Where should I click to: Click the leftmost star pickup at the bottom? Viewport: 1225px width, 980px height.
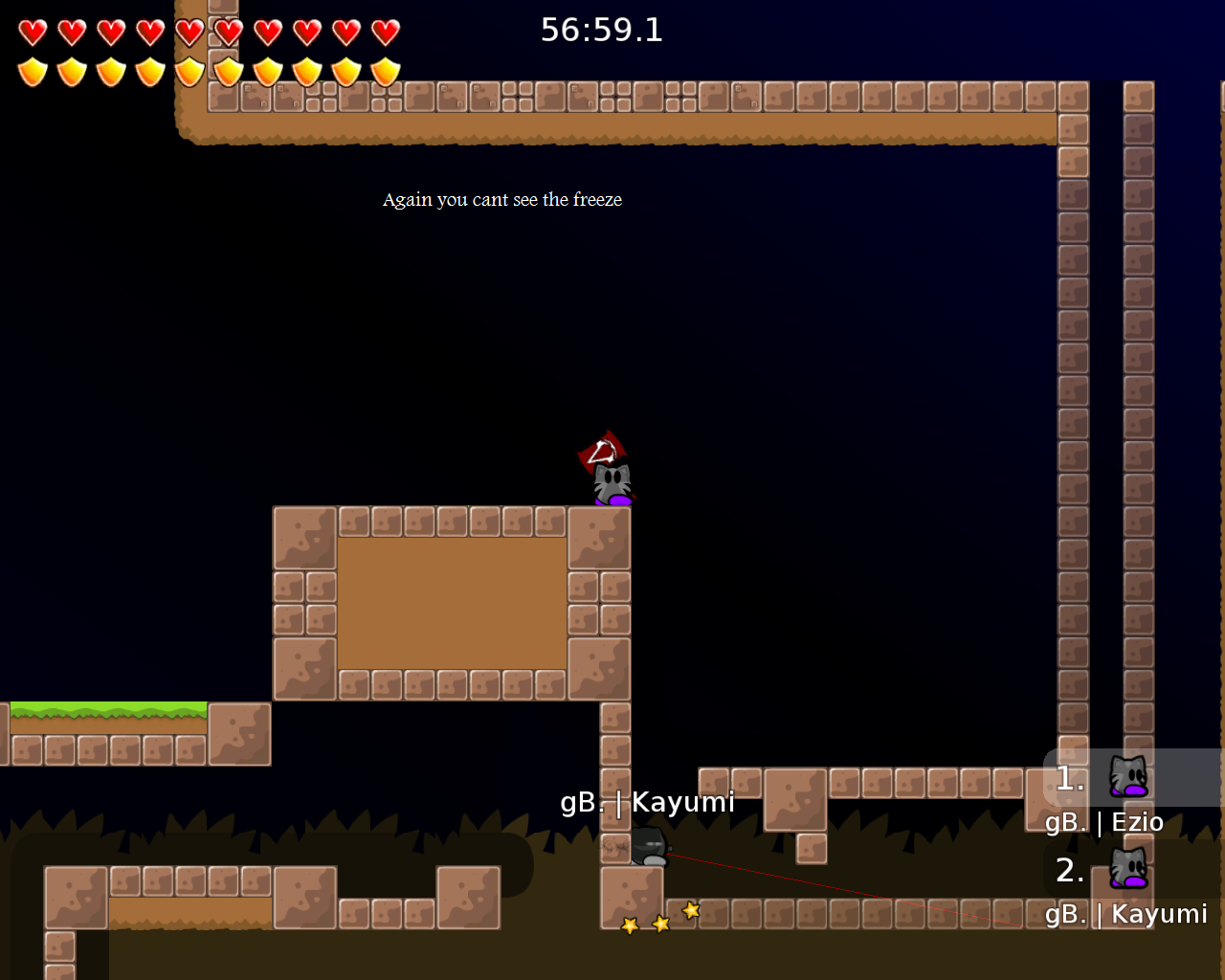pyautogui.click(x=629, y=925)
